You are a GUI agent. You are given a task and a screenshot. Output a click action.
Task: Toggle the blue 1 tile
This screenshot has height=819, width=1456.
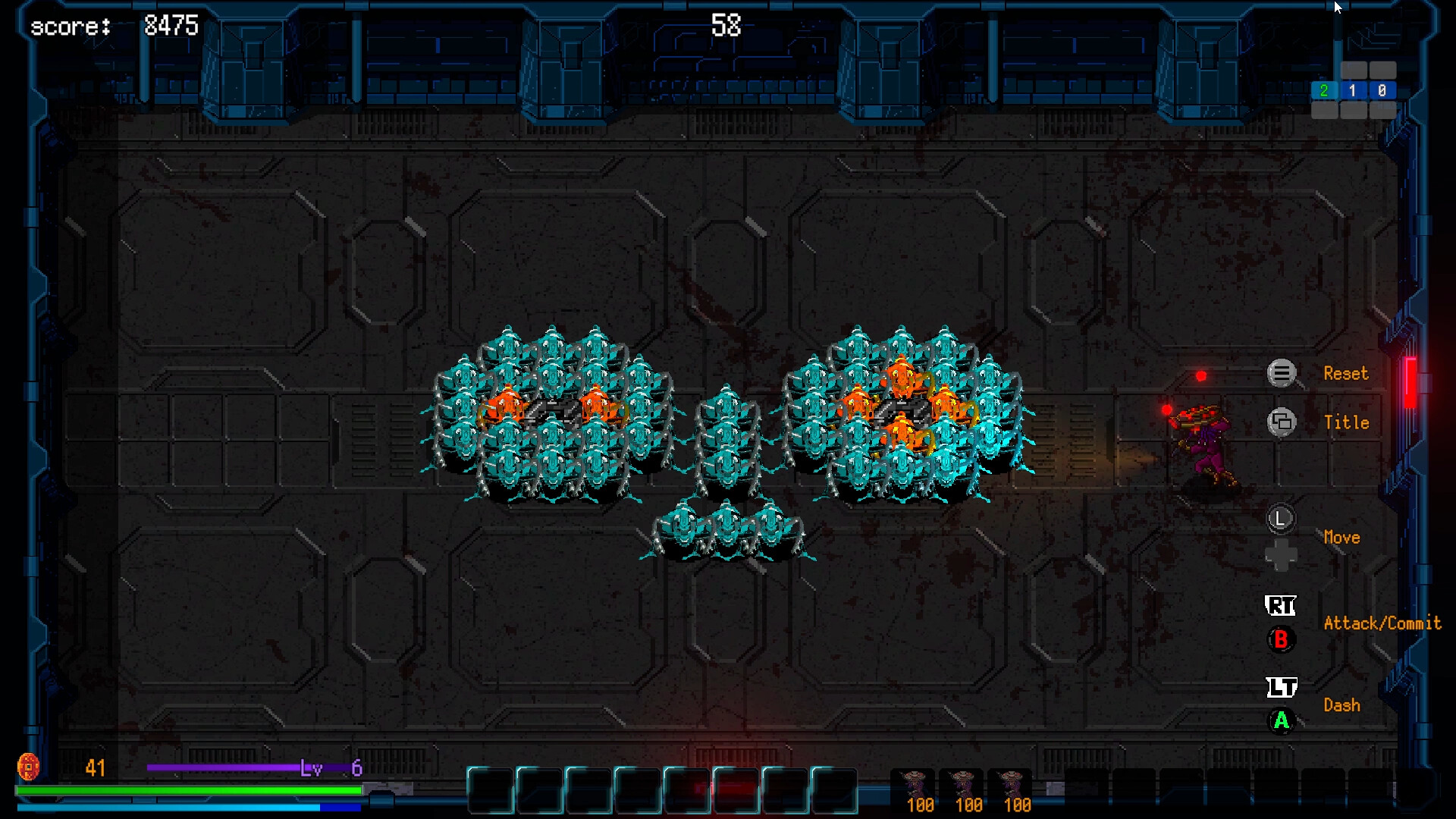[x=1354, y=90]
